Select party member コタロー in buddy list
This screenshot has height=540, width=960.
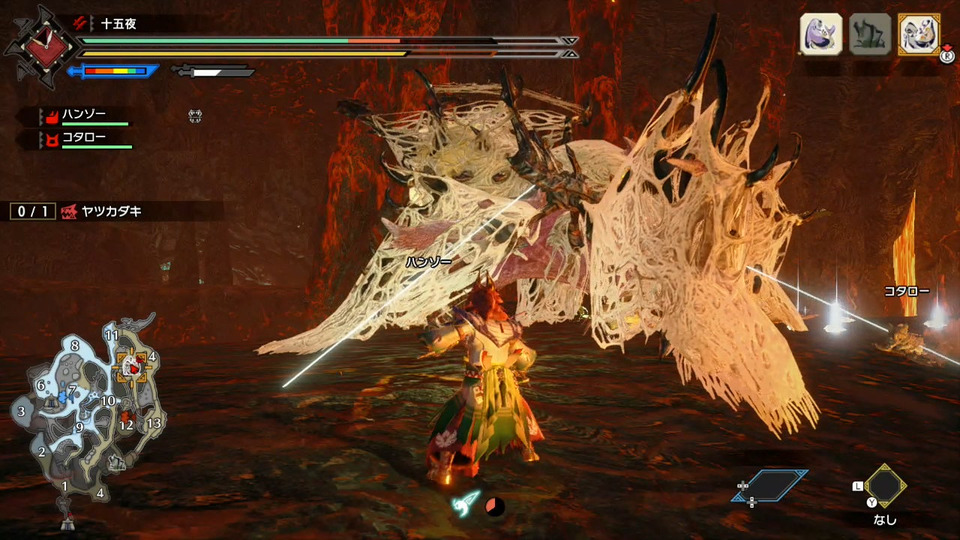tap(84, 138)
